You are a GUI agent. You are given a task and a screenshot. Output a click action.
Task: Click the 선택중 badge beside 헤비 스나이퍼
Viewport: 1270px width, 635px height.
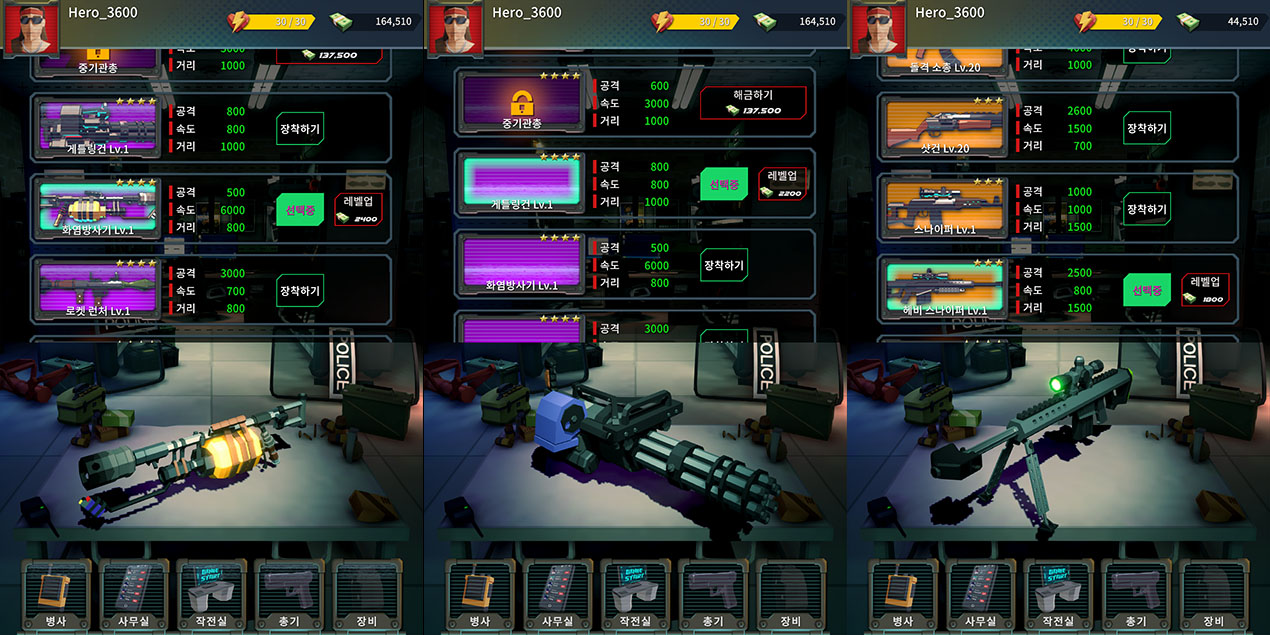click(x=1146, y=290)
